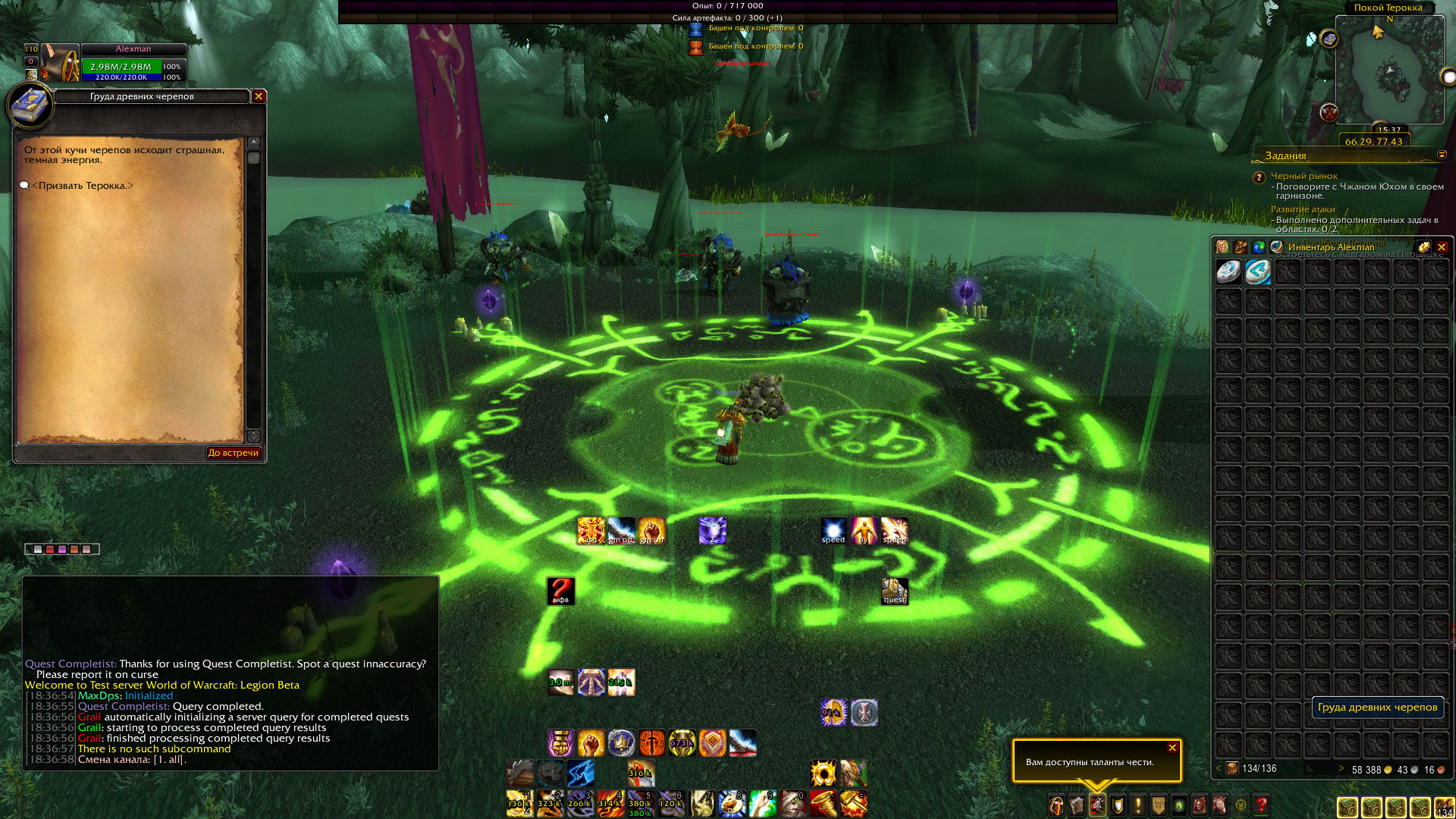
Task: Click the blue arrow rune stone in inventory
Action: [x=1258, y=271]
